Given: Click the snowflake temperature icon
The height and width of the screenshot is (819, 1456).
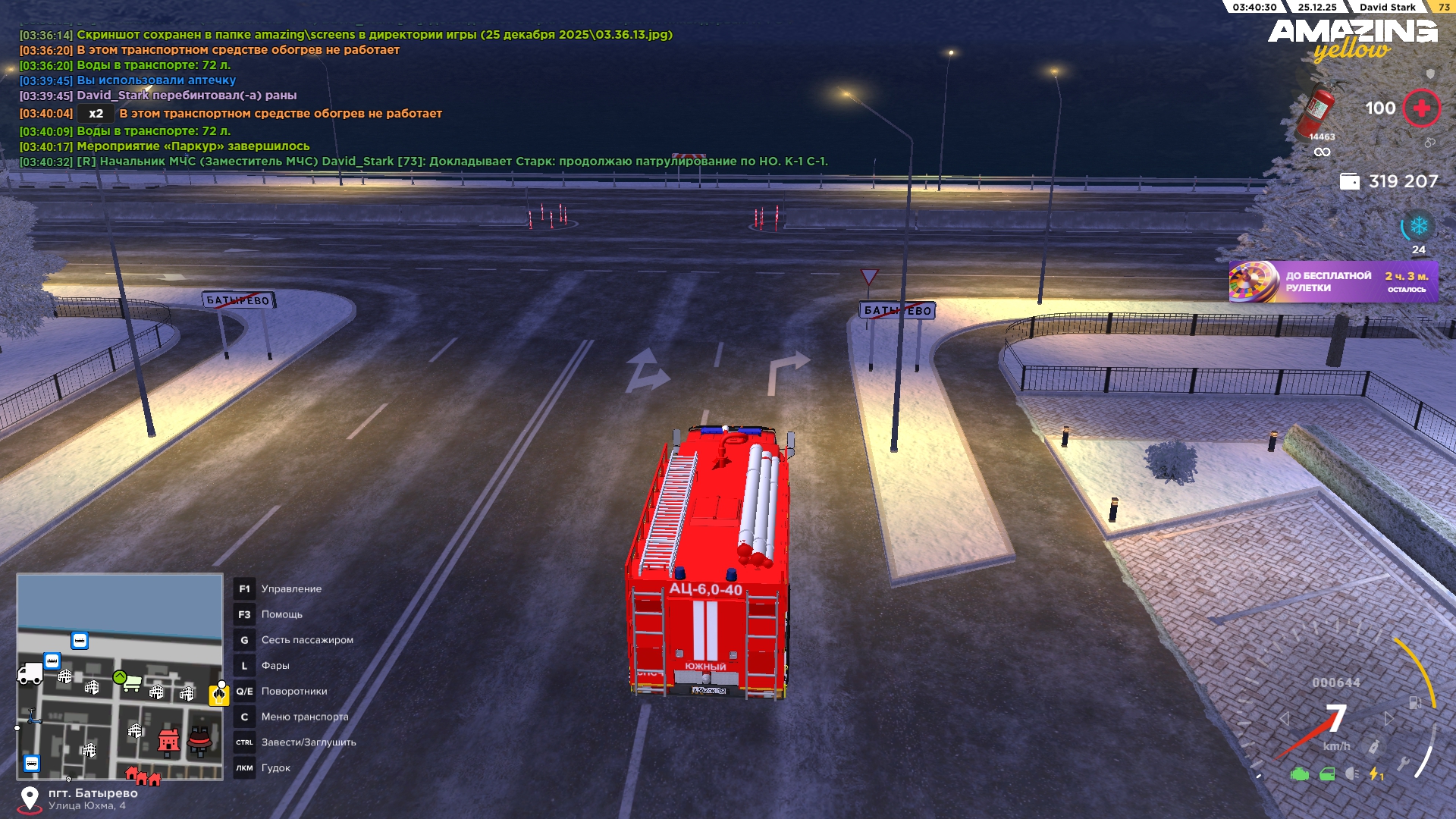Looking at the screenshot, I should coord(1418,226).
